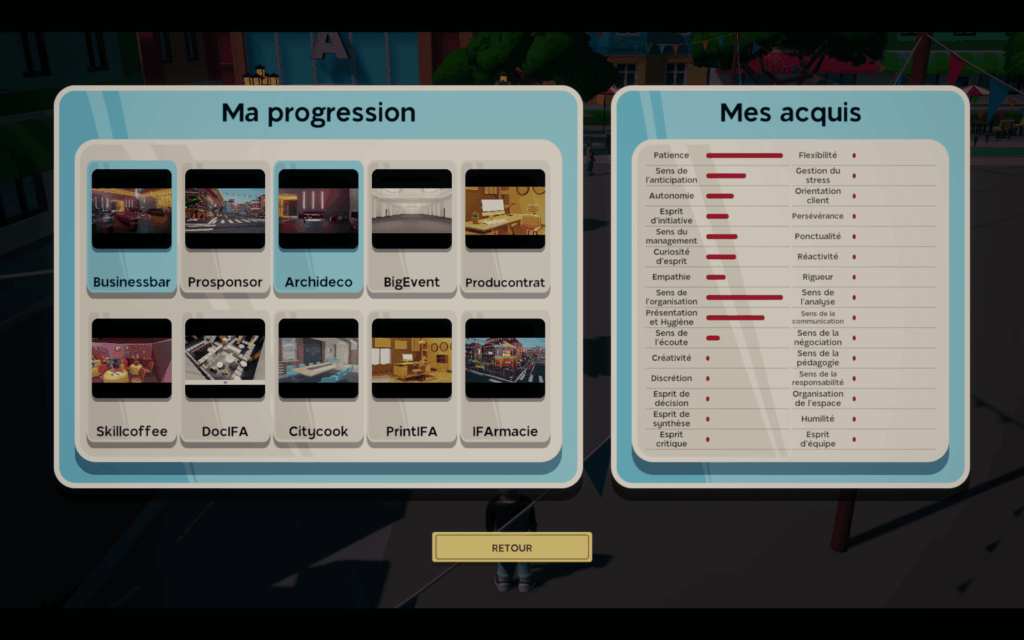Click the RETOUR button
The image size is (1024, 640).
click(511, 547)
